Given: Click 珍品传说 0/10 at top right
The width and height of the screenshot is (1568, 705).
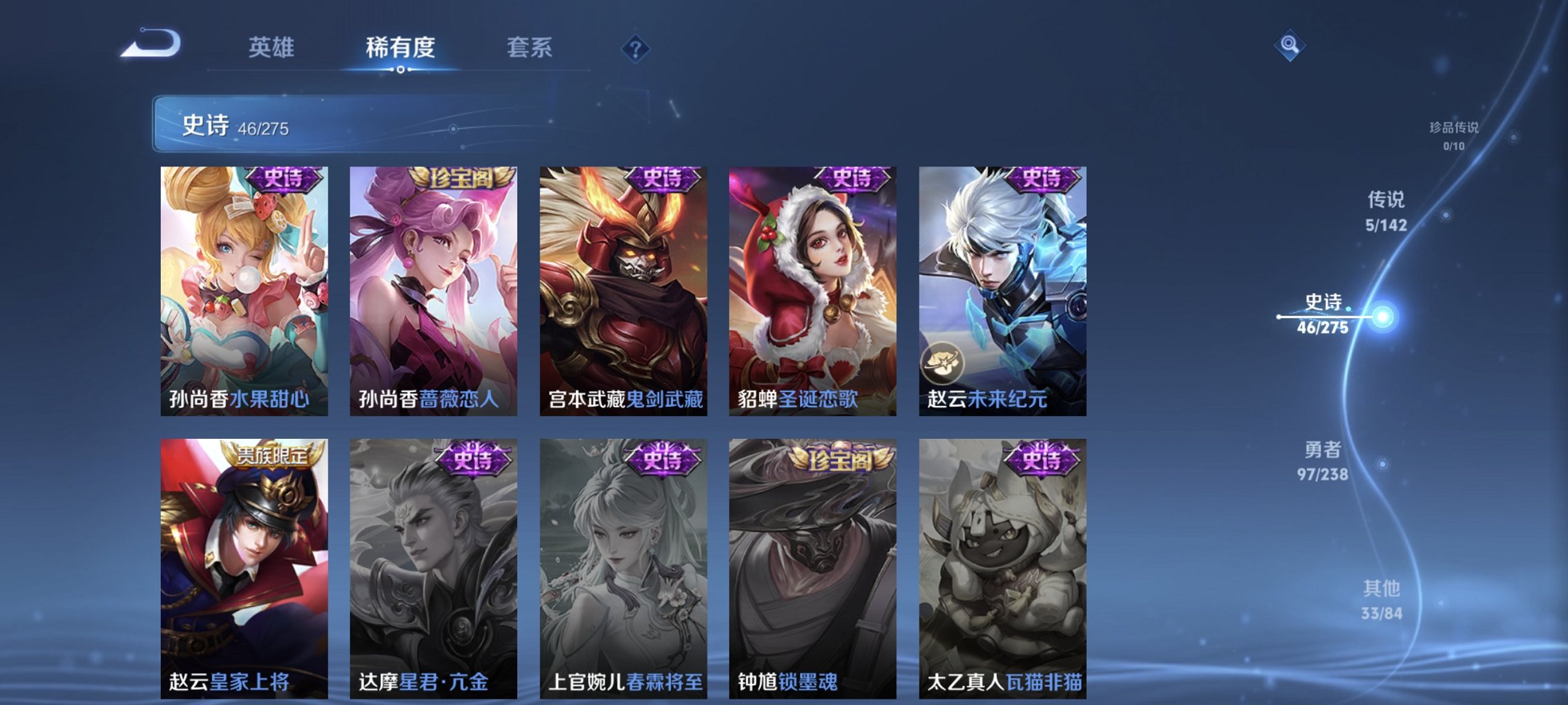Looking at the screenshot, I should point(1454,136).
